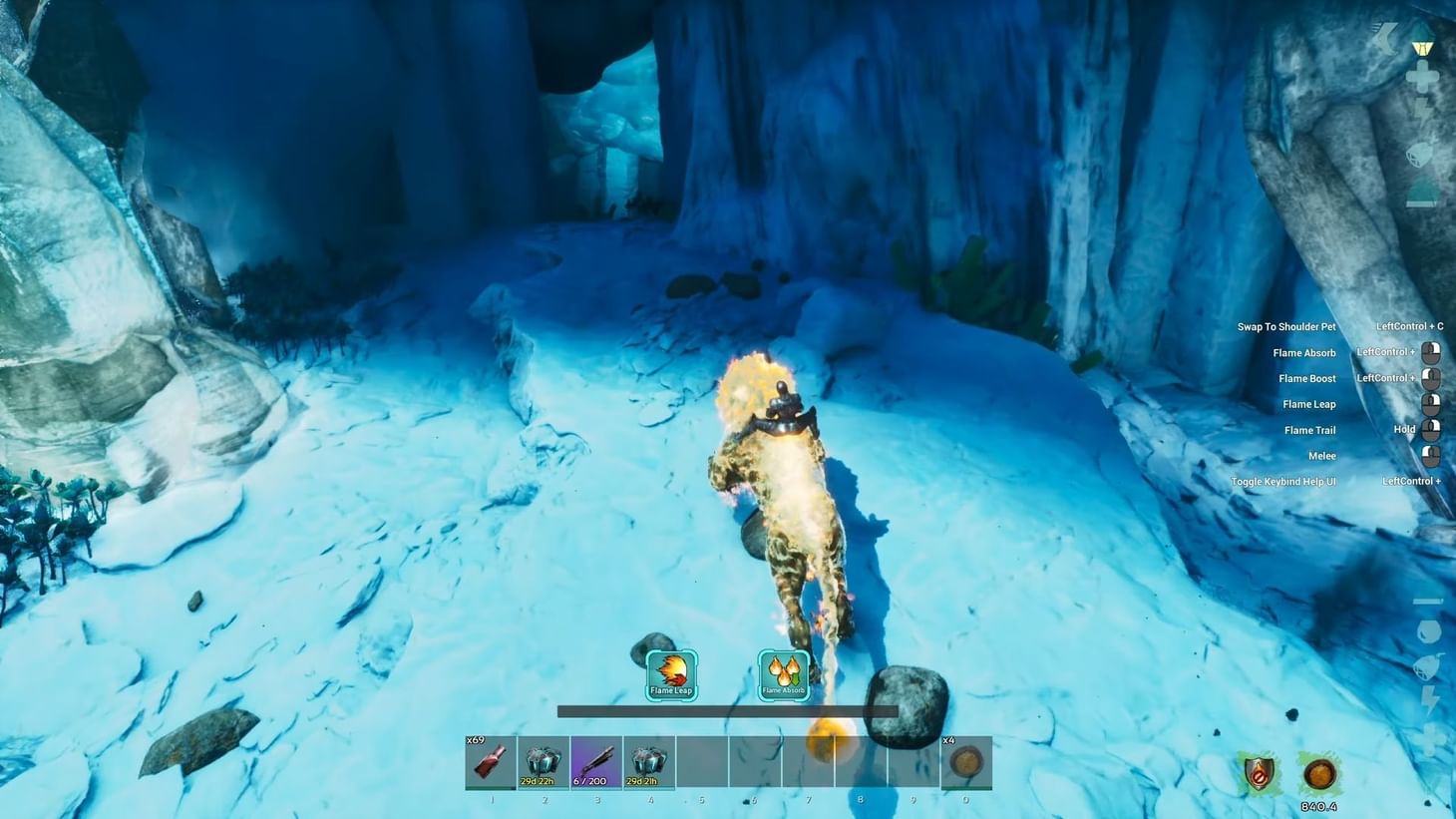Select the red potion in hotbar slot 1
Viewport: 1456px width, 819px height.
coord(490,761)
